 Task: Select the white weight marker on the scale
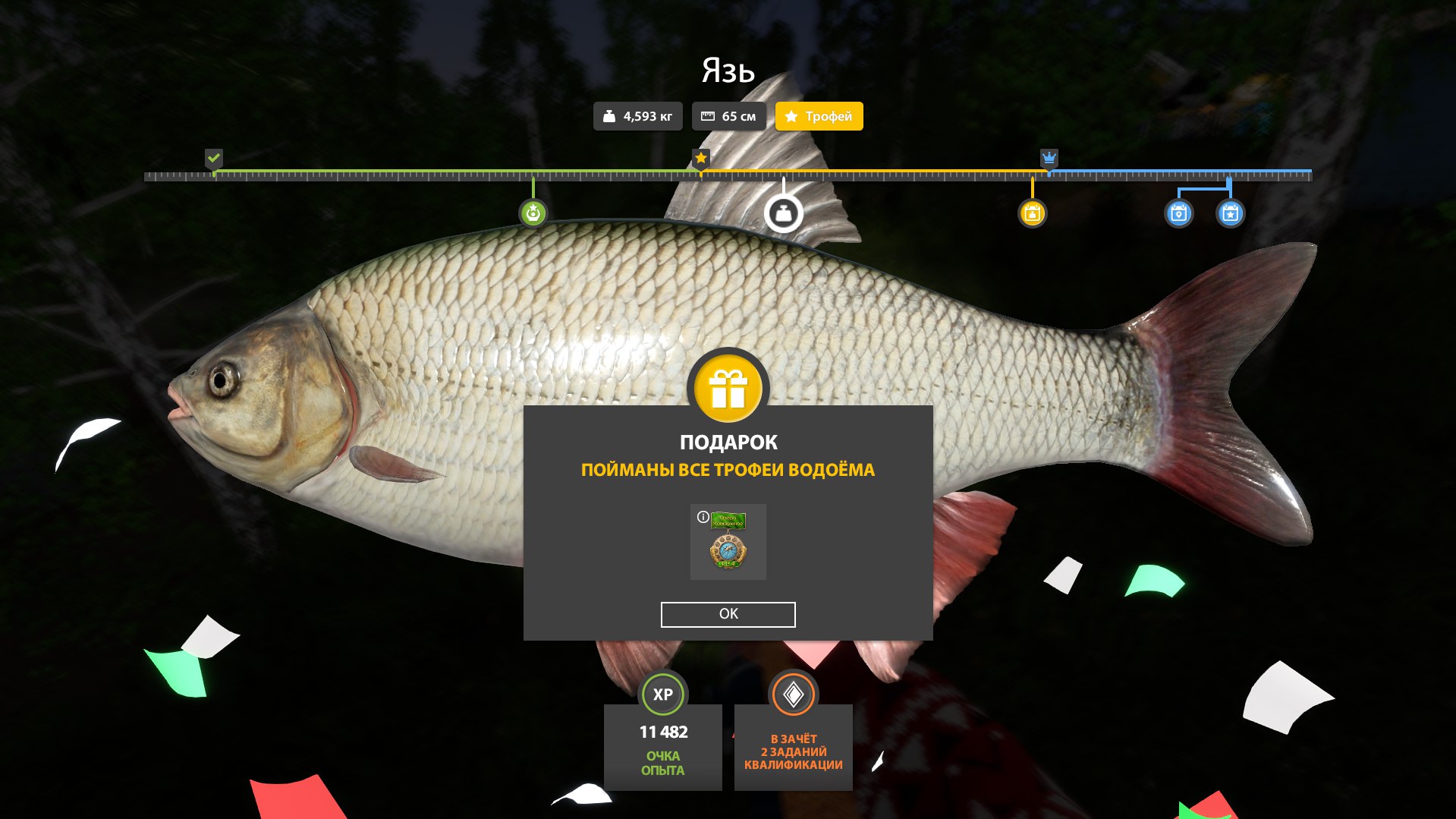[x=783, y=213]
